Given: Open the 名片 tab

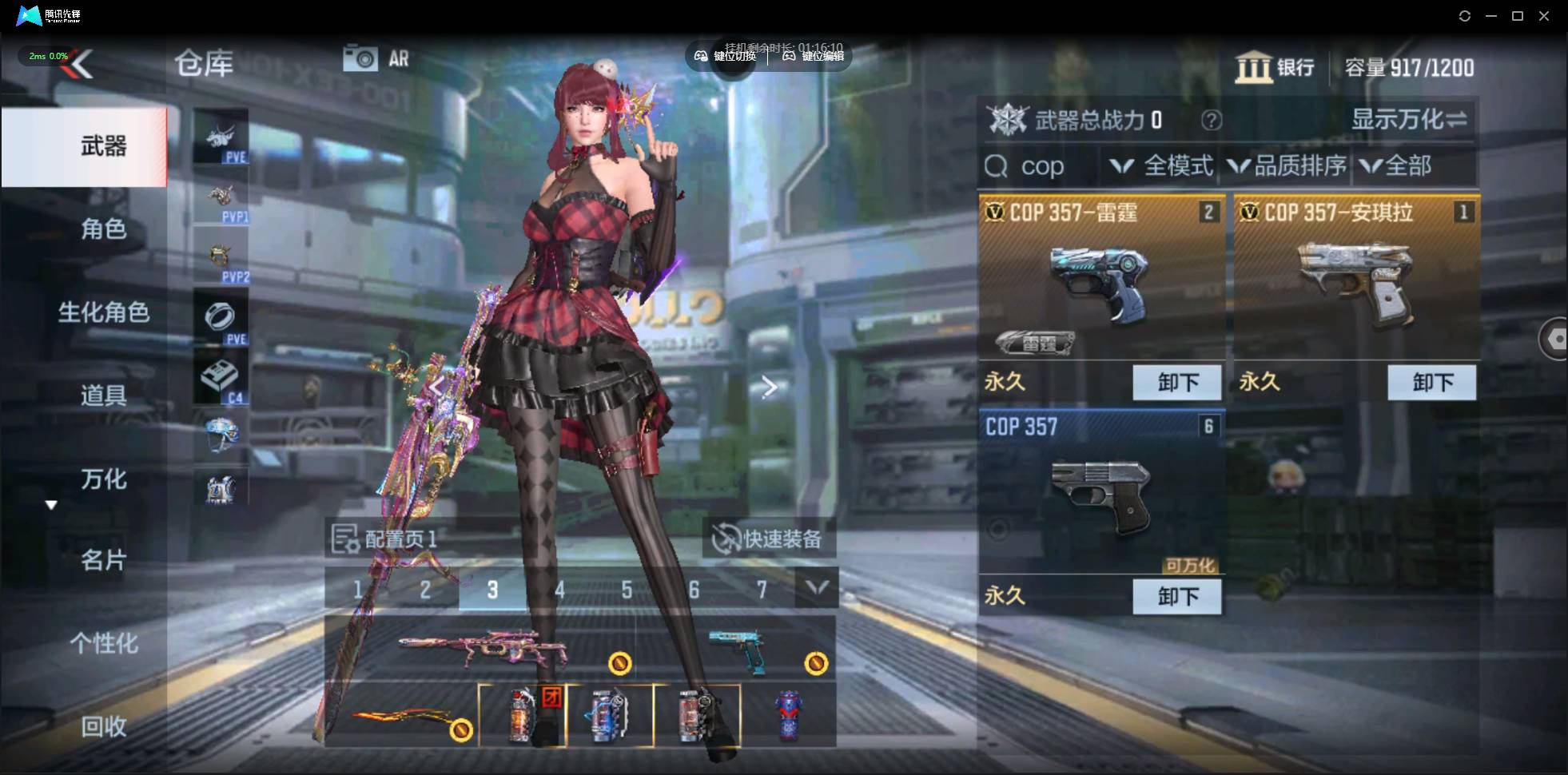Looking at the screenshot, I should coord(103,560).
